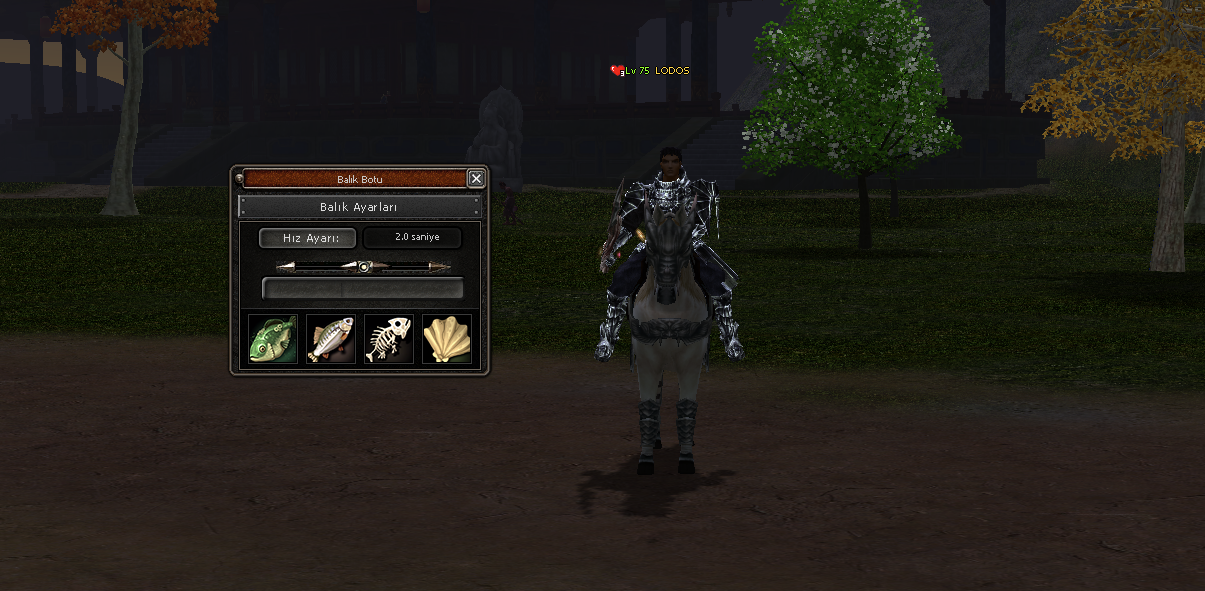Click the speed slider handle
This screenshot has height=591, width=1205.
coord(365,267)
